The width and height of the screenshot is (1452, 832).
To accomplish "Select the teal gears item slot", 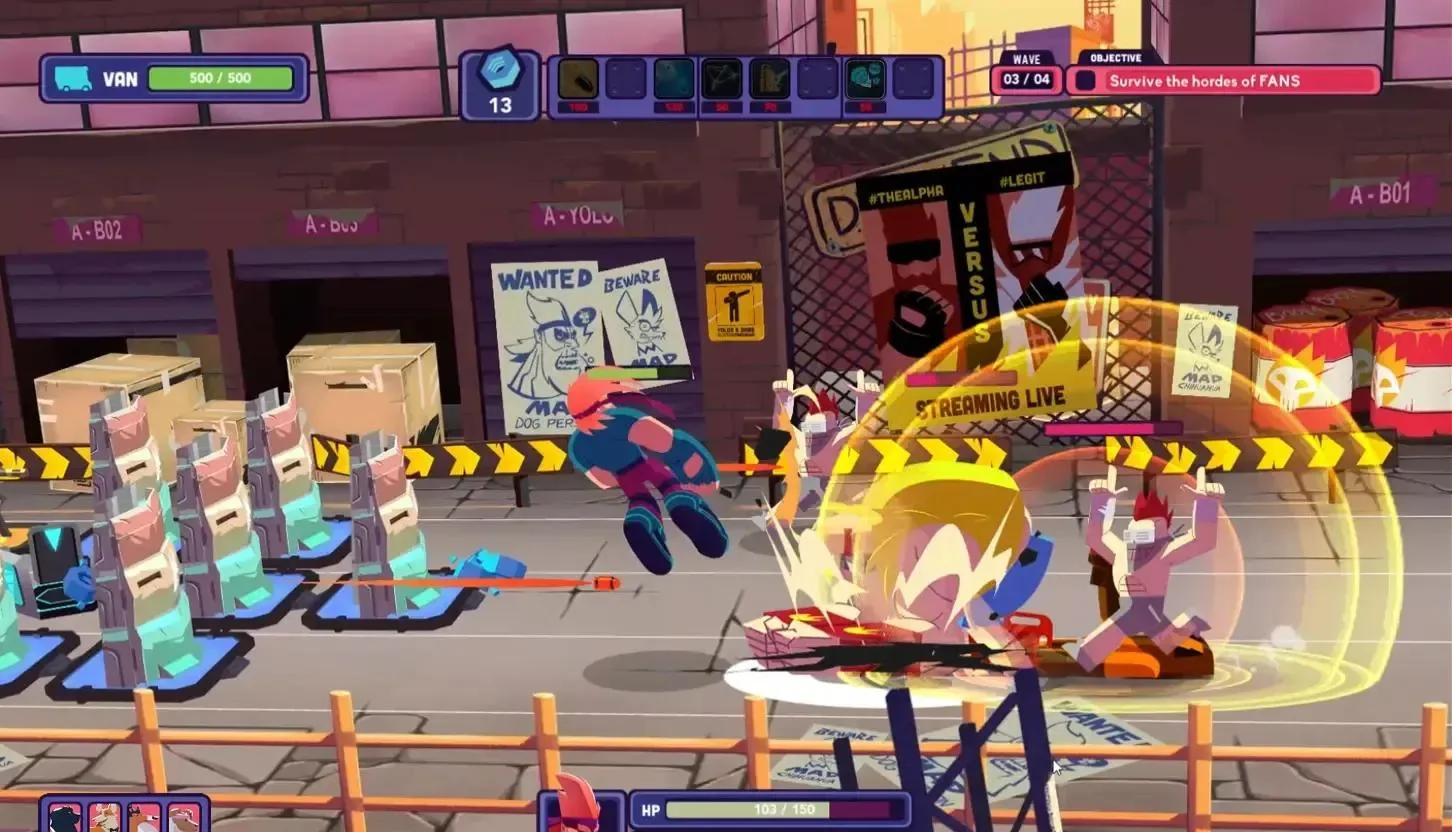I will coord(865,79).
